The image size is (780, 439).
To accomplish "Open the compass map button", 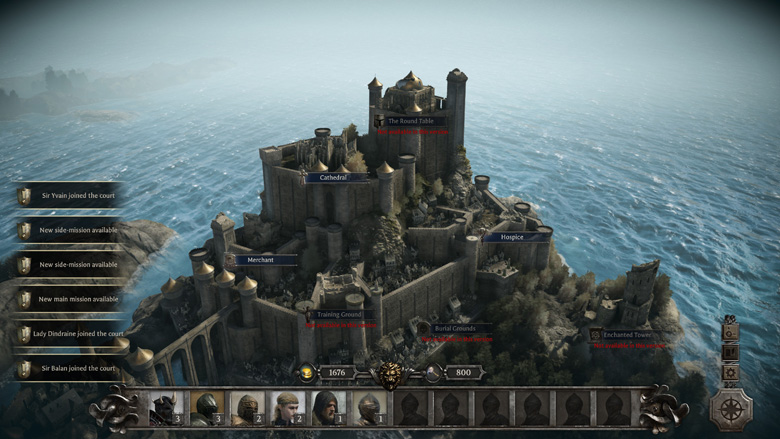I will [731, 408].
